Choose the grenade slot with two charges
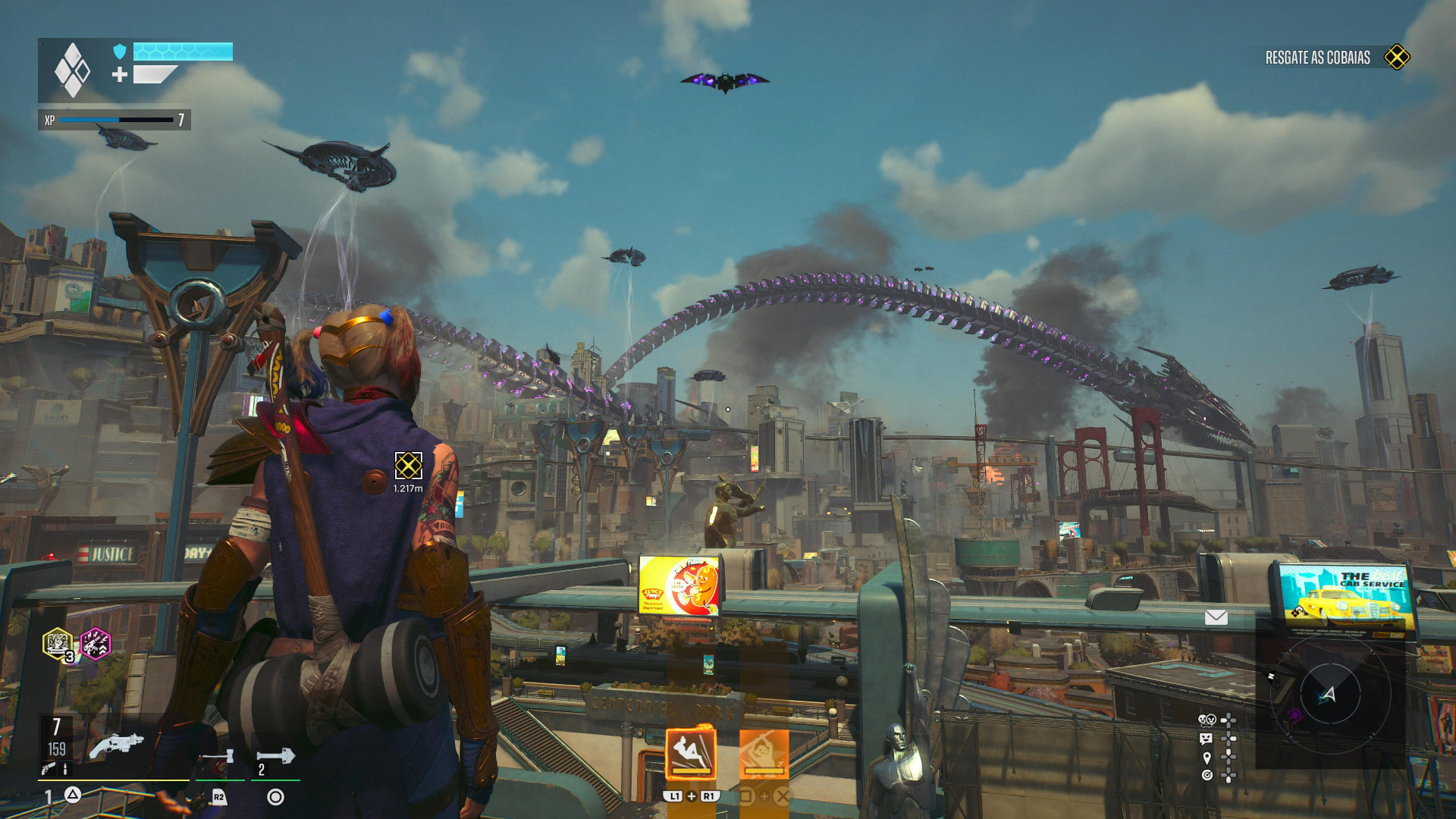 (275, 757)
